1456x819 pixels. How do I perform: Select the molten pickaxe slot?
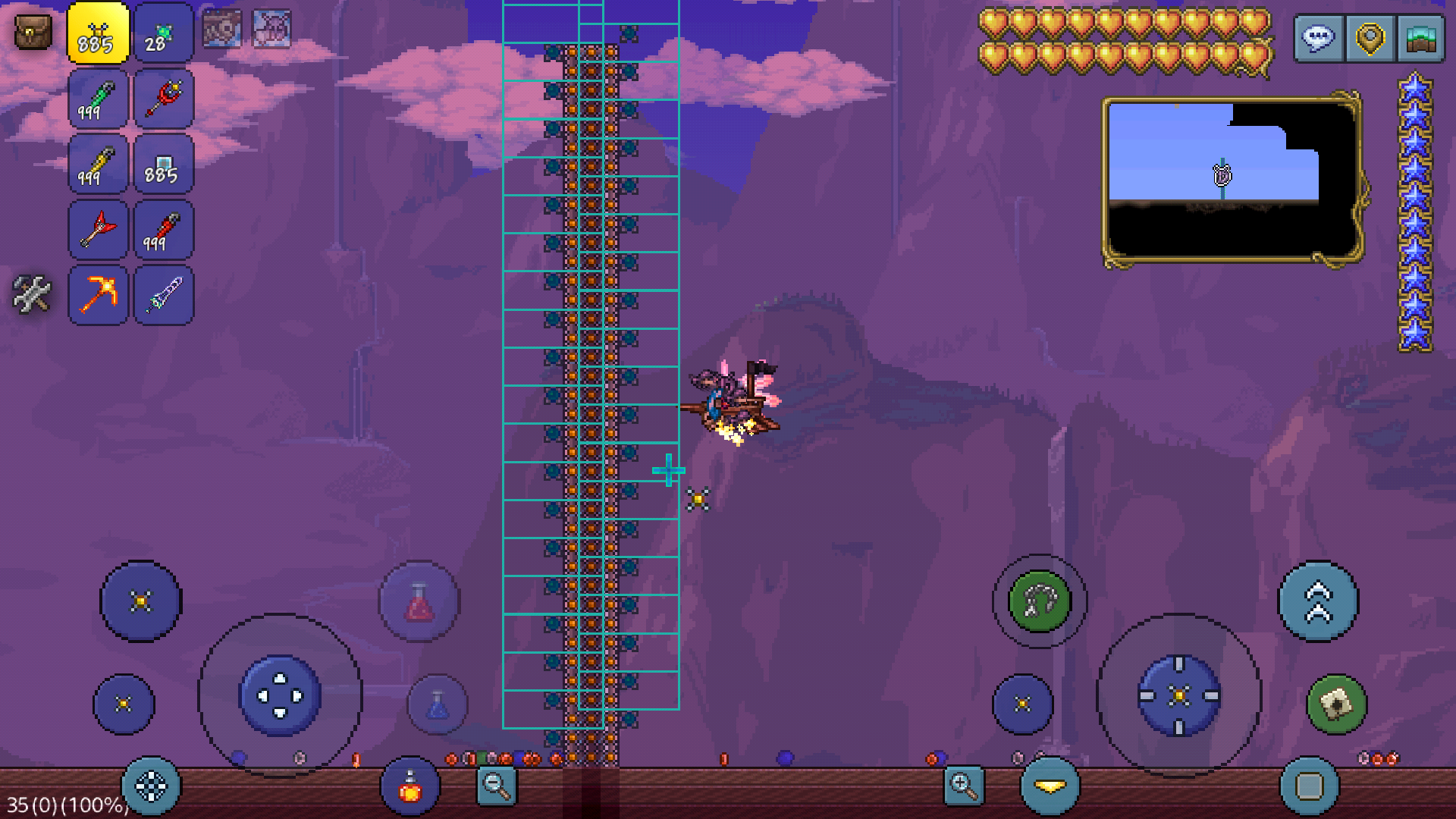click(x=98, y=294)
